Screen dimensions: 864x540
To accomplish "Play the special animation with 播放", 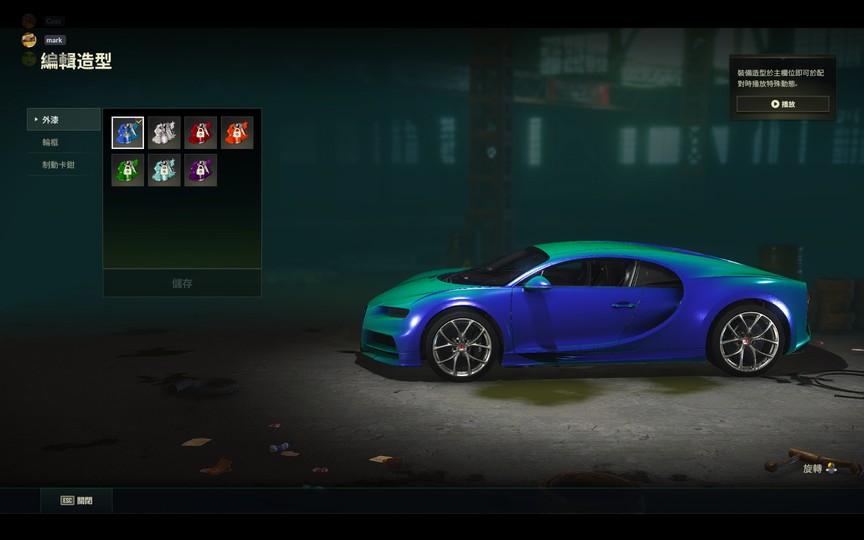I will point(782,104).
